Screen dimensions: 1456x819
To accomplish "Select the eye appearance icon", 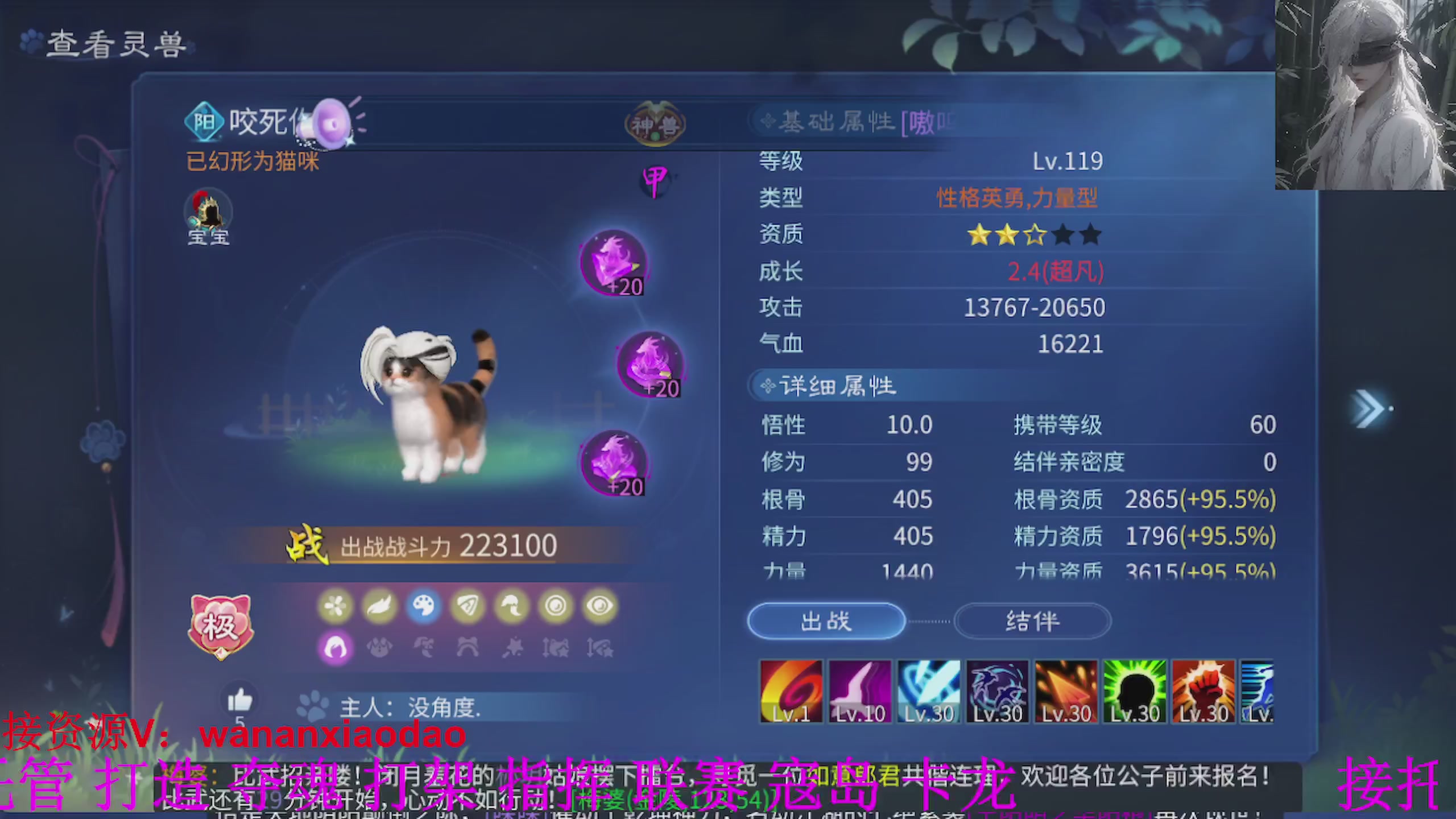I will click(x=599, y=606).
